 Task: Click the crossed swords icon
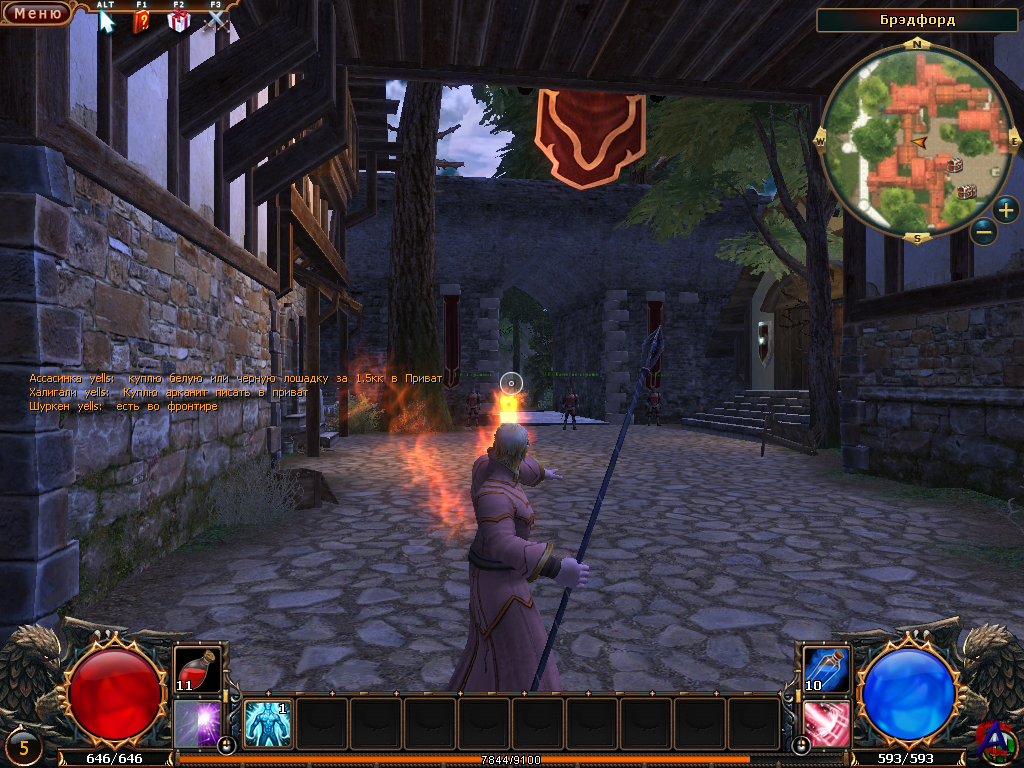click(216, 21)
